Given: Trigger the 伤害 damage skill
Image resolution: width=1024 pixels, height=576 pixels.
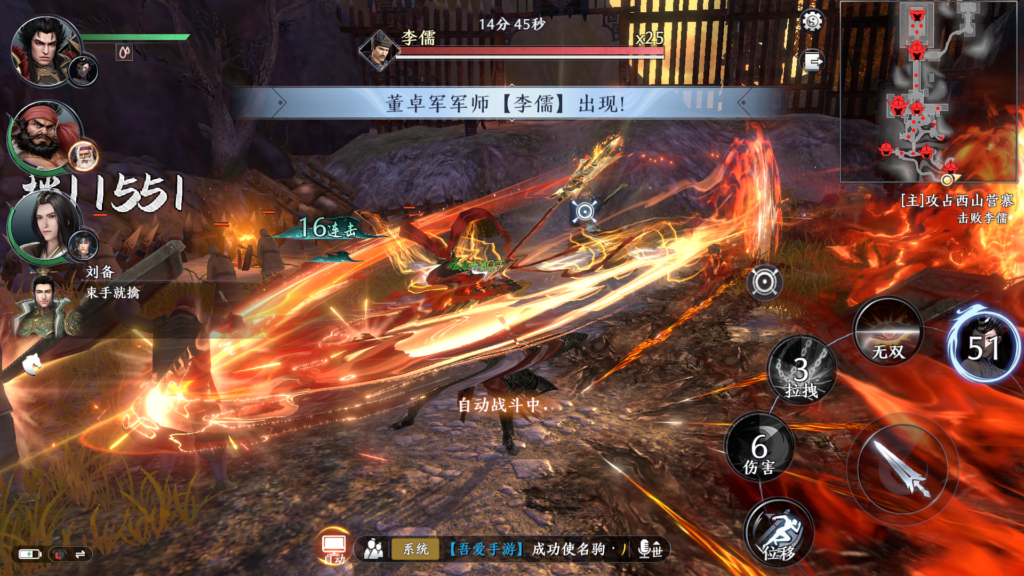Looking at the screenshot, I should 759,447.
